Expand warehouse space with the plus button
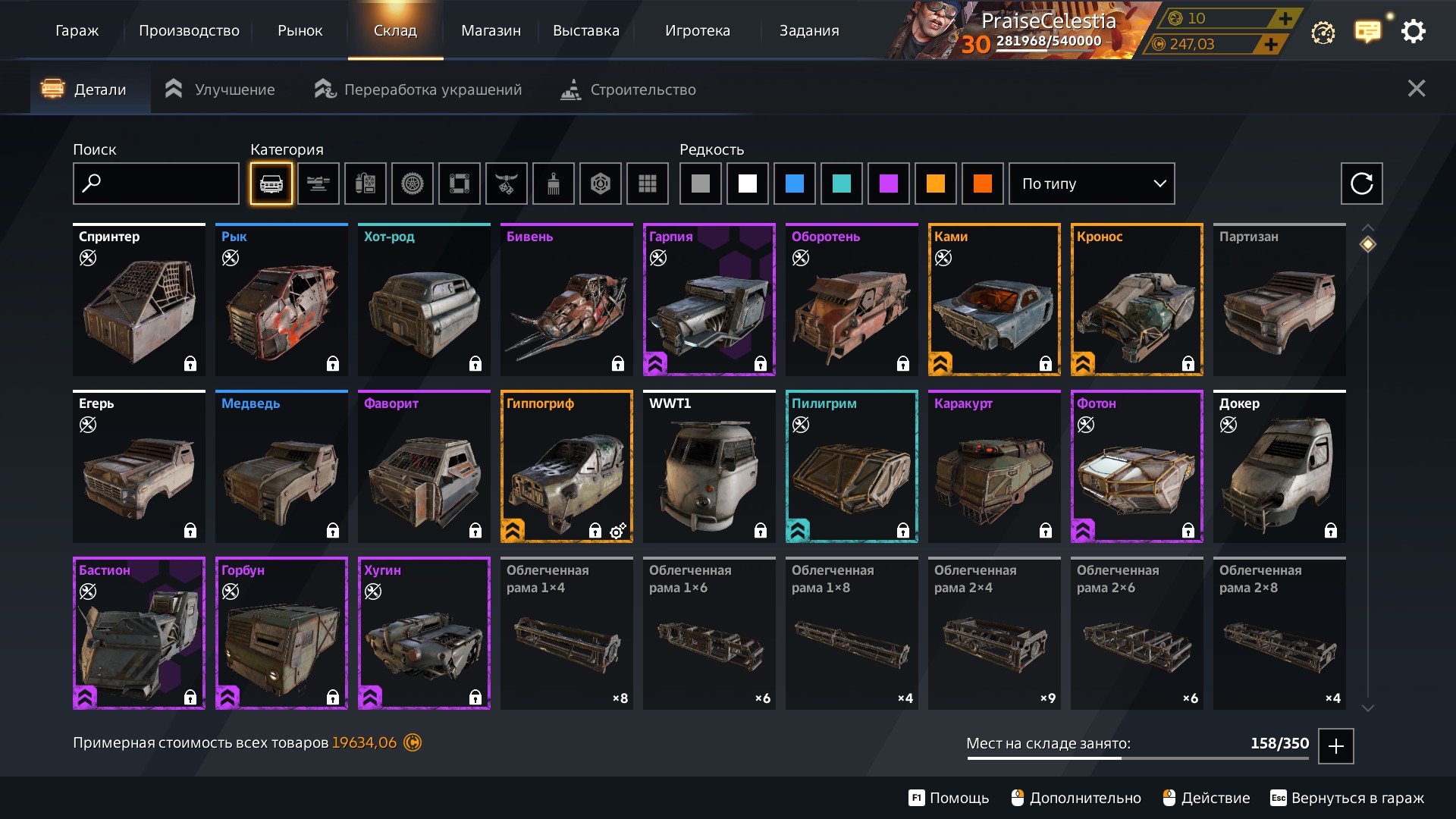This screenshot has height=819, width=1456. [x=1335, y=745]
